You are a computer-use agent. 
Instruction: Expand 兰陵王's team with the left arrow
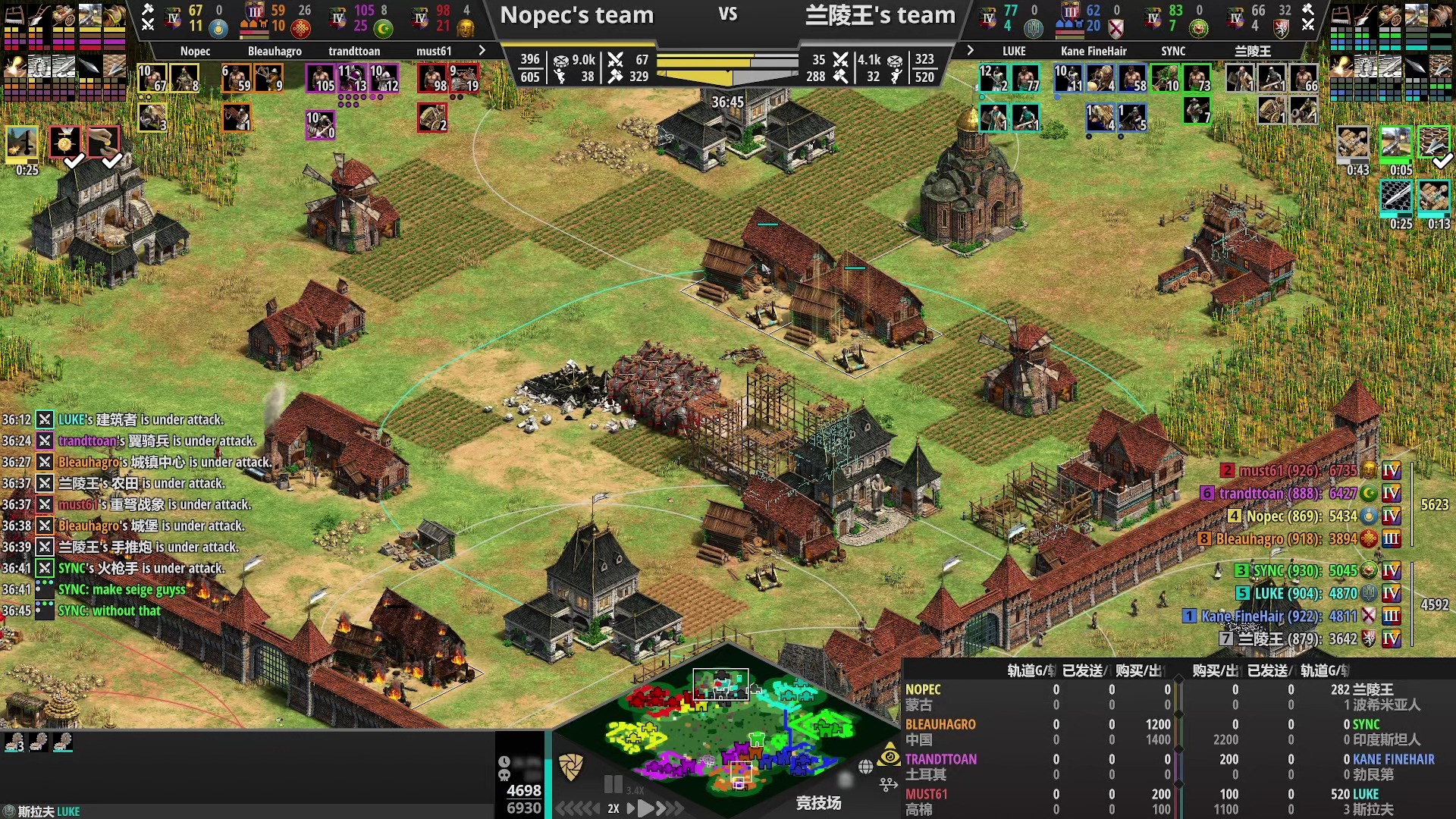(x=970, y=50)
